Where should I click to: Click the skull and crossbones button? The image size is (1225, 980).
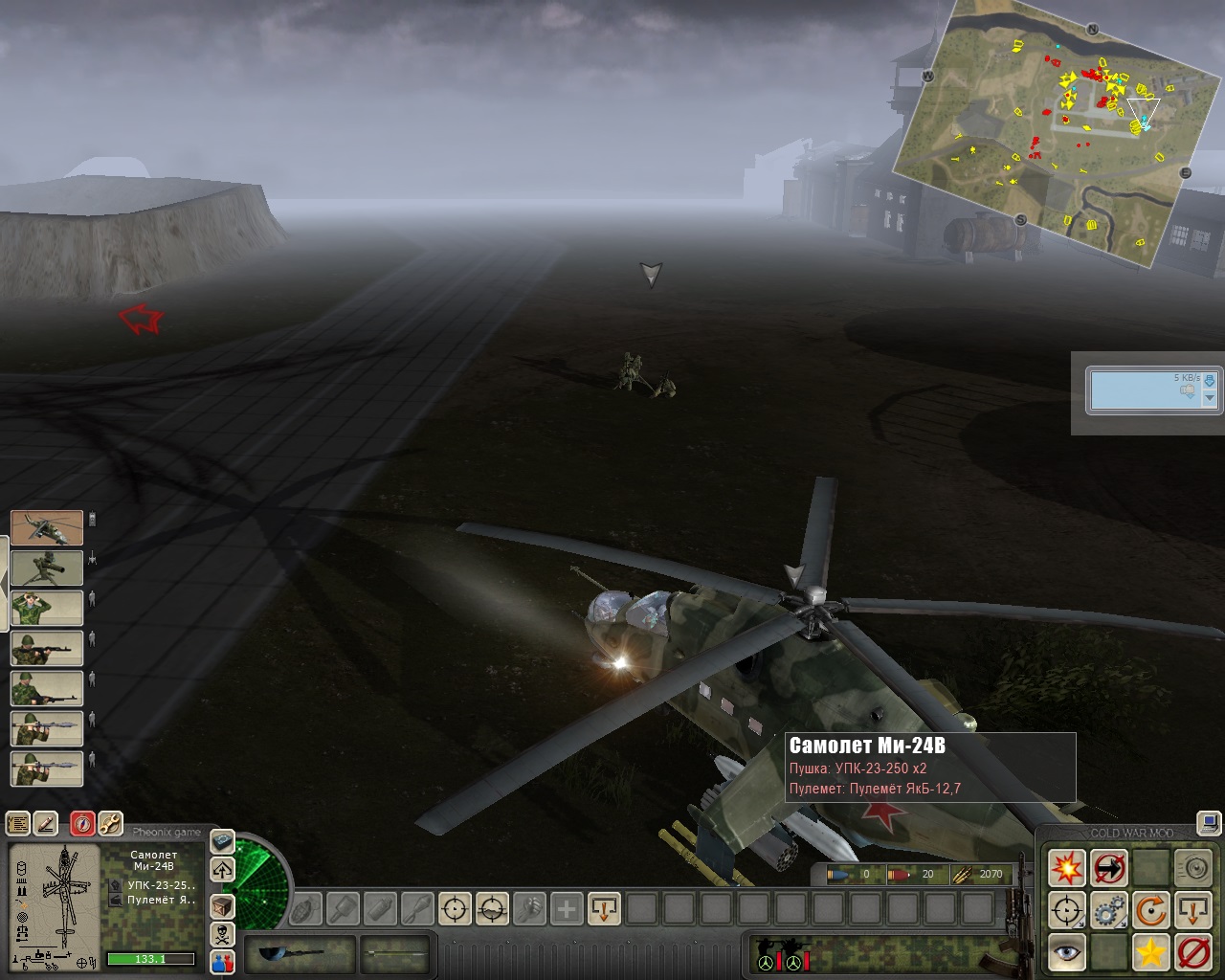(222, 934)
